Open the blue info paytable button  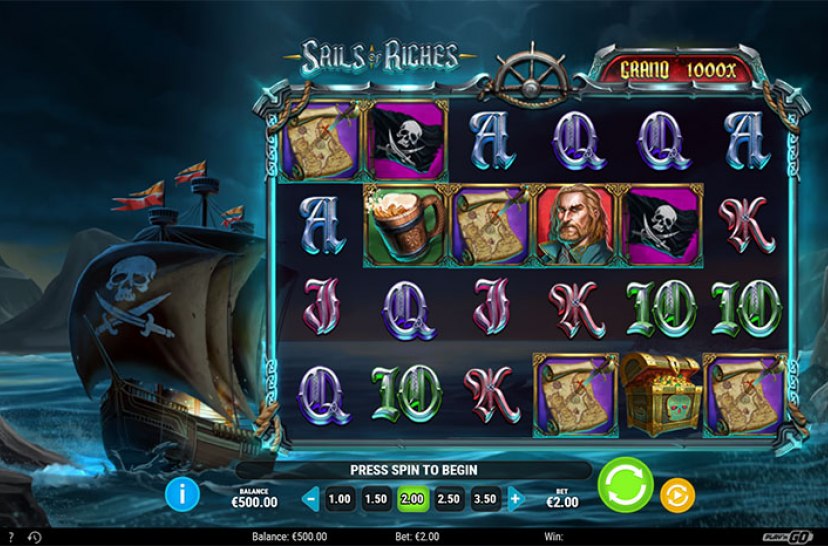[183, 492]
